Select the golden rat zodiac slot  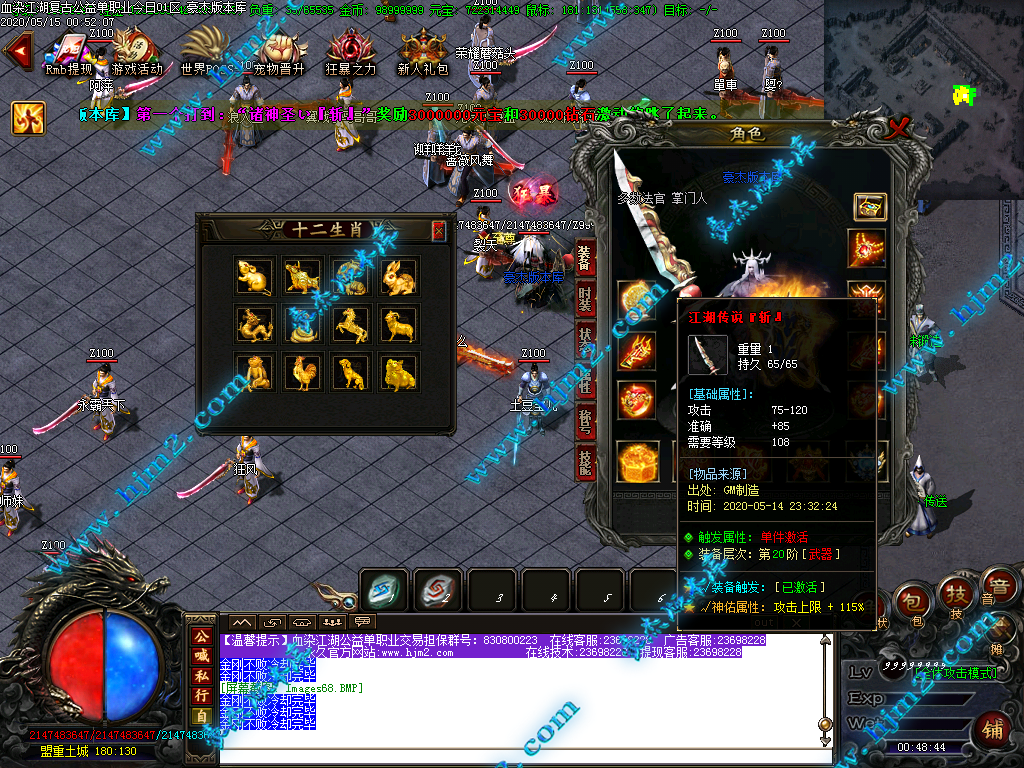[254, 276]
